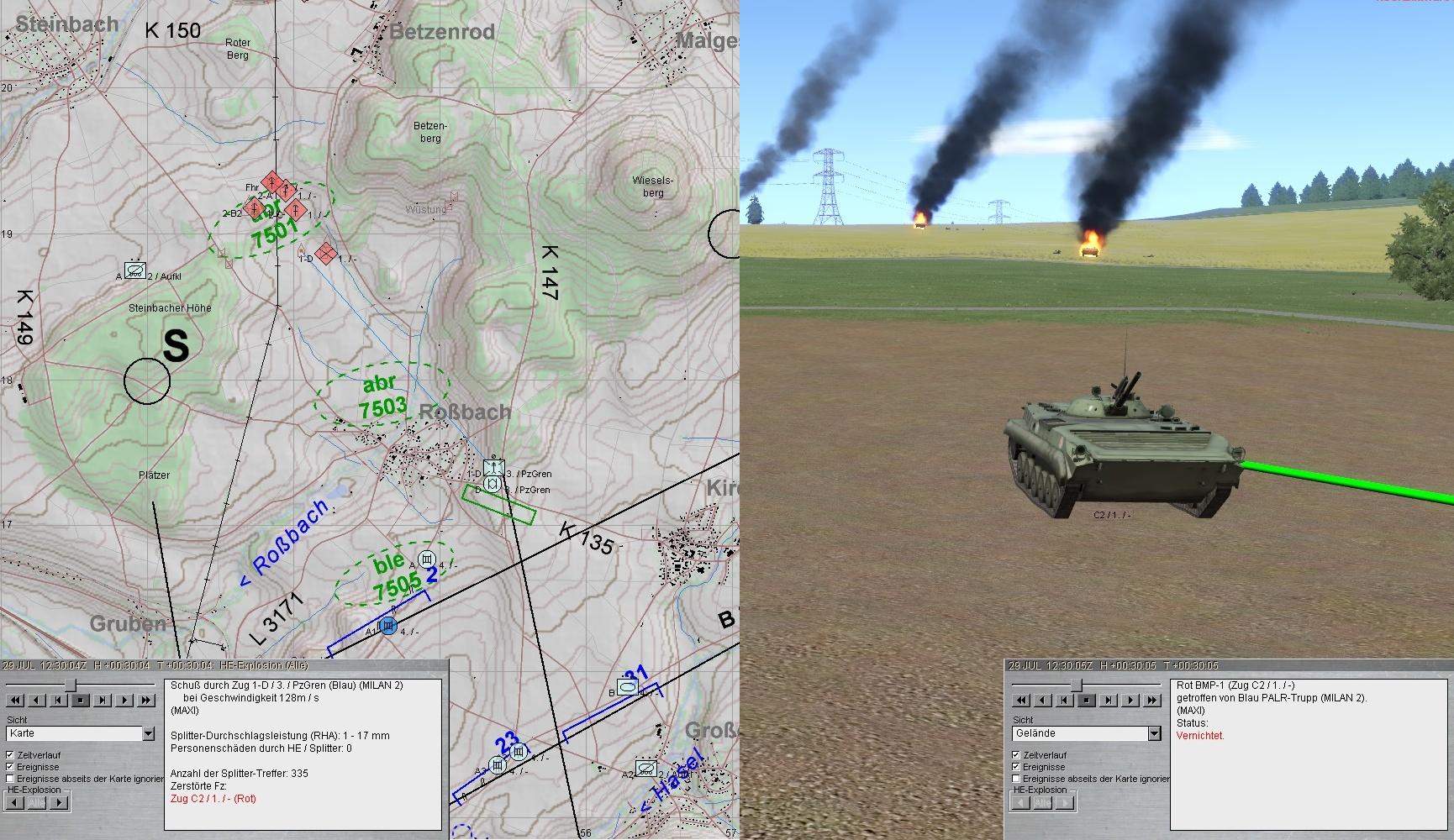
Task: Open the Sicht dropdown showing Gelände
Action: point(1154,733)
